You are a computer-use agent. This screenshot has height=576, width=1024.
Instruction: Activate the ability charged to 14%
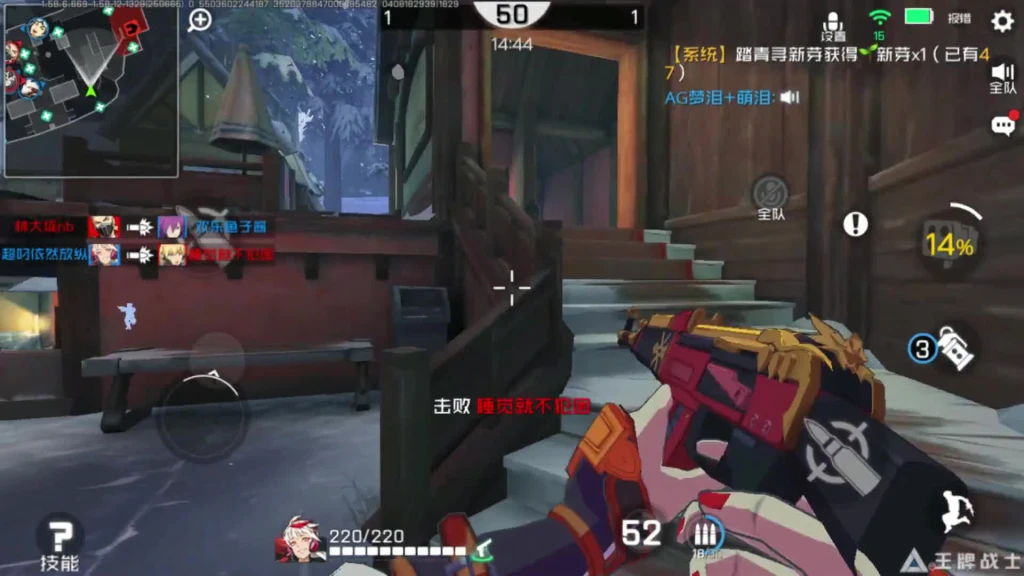click(947, 241)
